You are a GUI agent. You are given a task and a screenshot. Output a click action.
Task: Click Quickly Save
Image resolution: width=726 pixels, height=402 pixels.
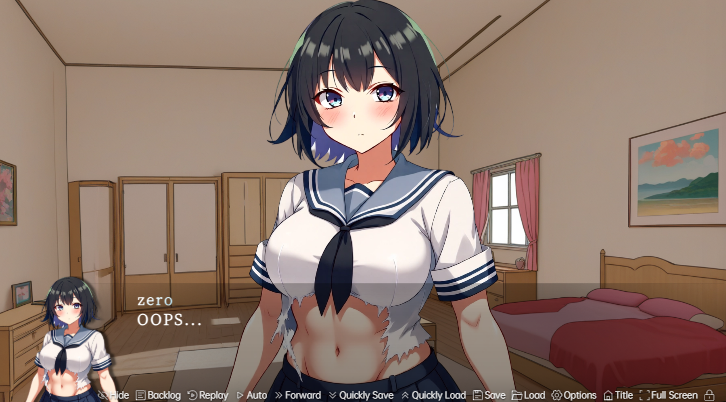point(360,395)
